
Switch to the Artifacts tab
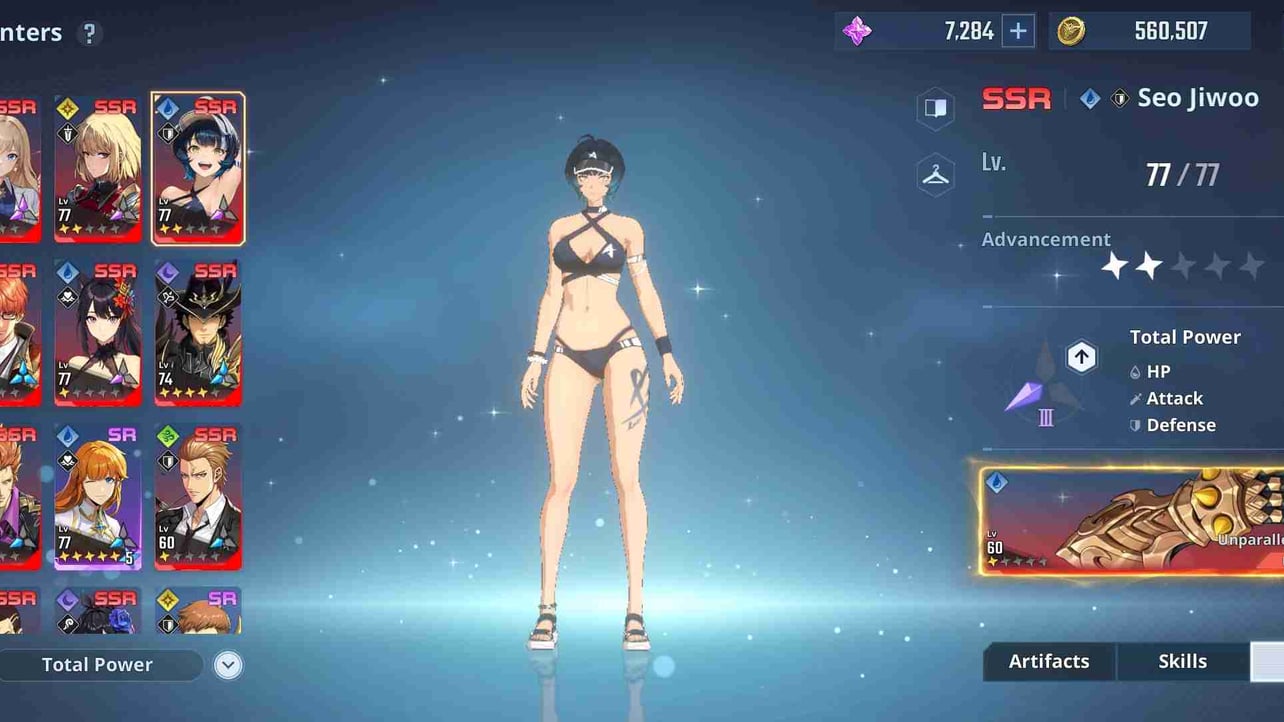tap(1049, 662)
